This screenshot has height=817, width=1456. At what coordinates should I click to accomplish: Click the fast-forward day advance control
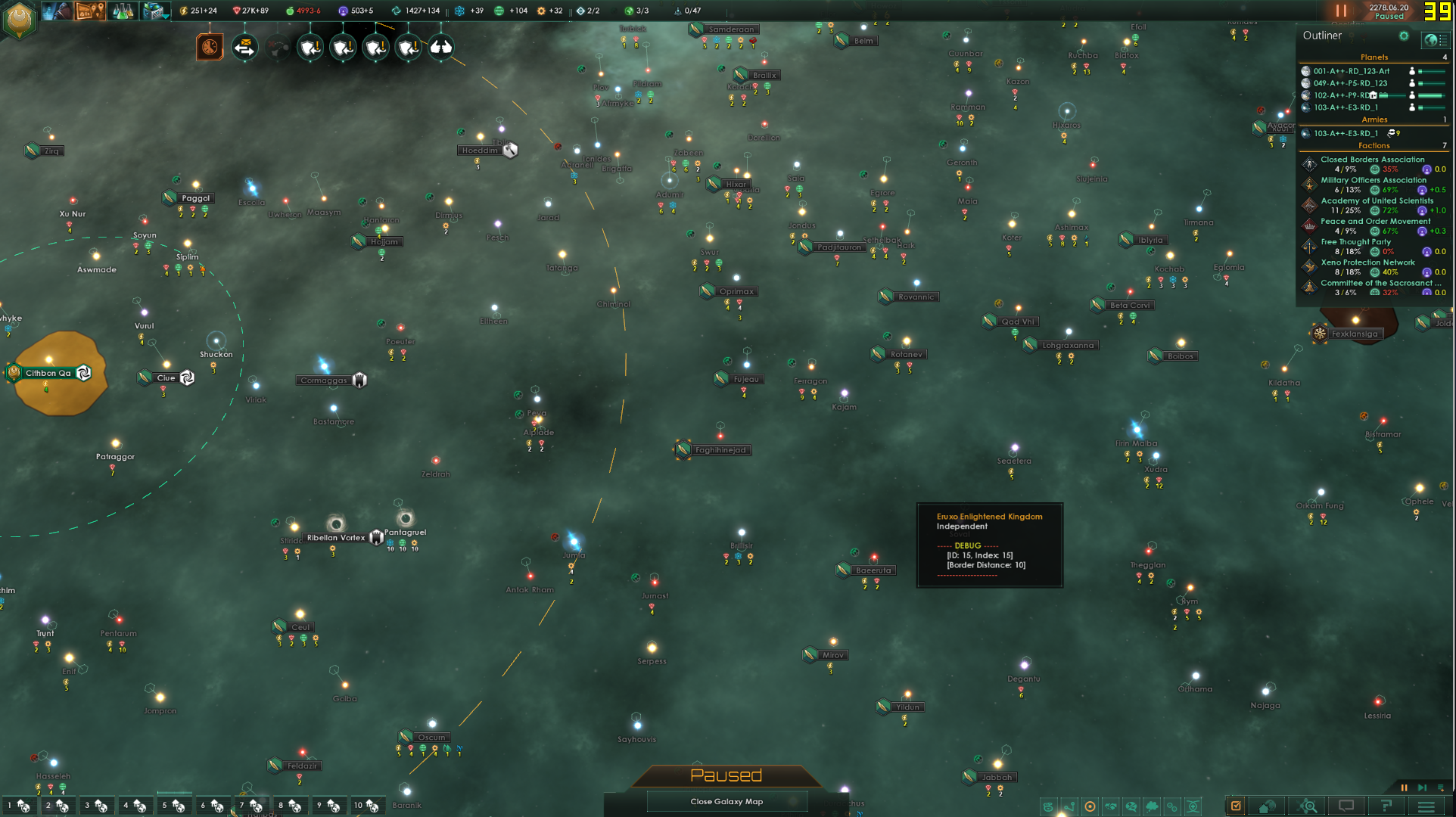(1423, 788)
